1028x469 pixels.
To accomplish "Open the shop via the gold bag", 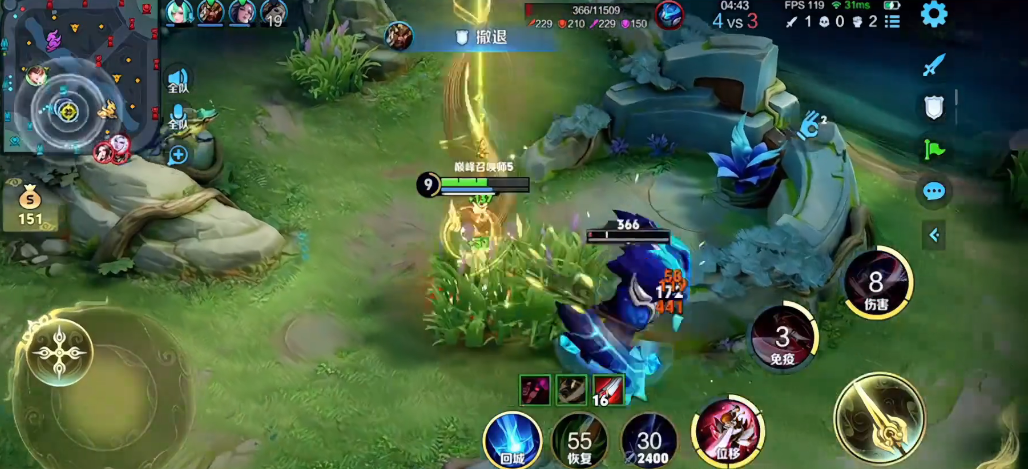I will (30, 204).
